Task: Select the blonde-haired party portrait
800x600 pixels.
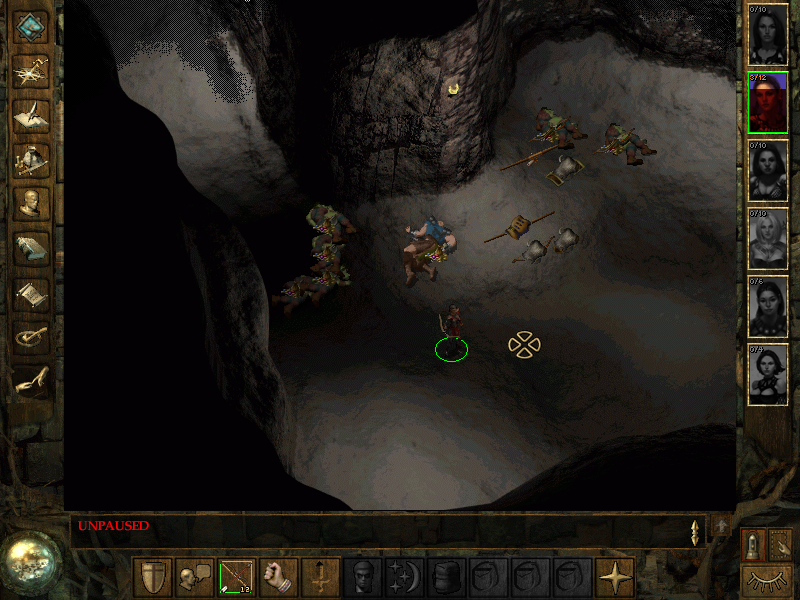Action: [x=768, y=239]
